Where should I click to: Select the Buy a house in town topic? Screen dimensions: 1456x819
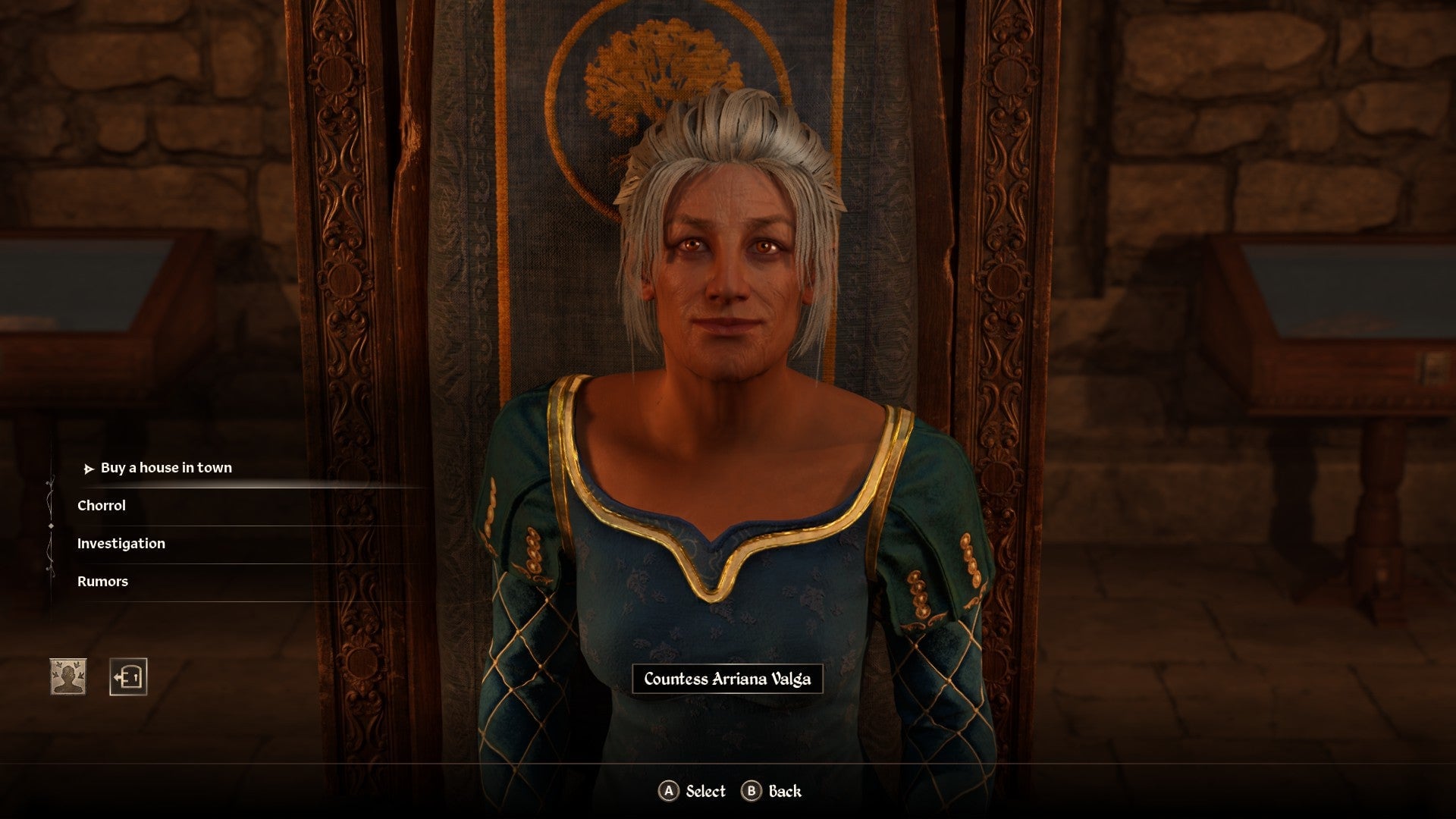pos(167,468)
